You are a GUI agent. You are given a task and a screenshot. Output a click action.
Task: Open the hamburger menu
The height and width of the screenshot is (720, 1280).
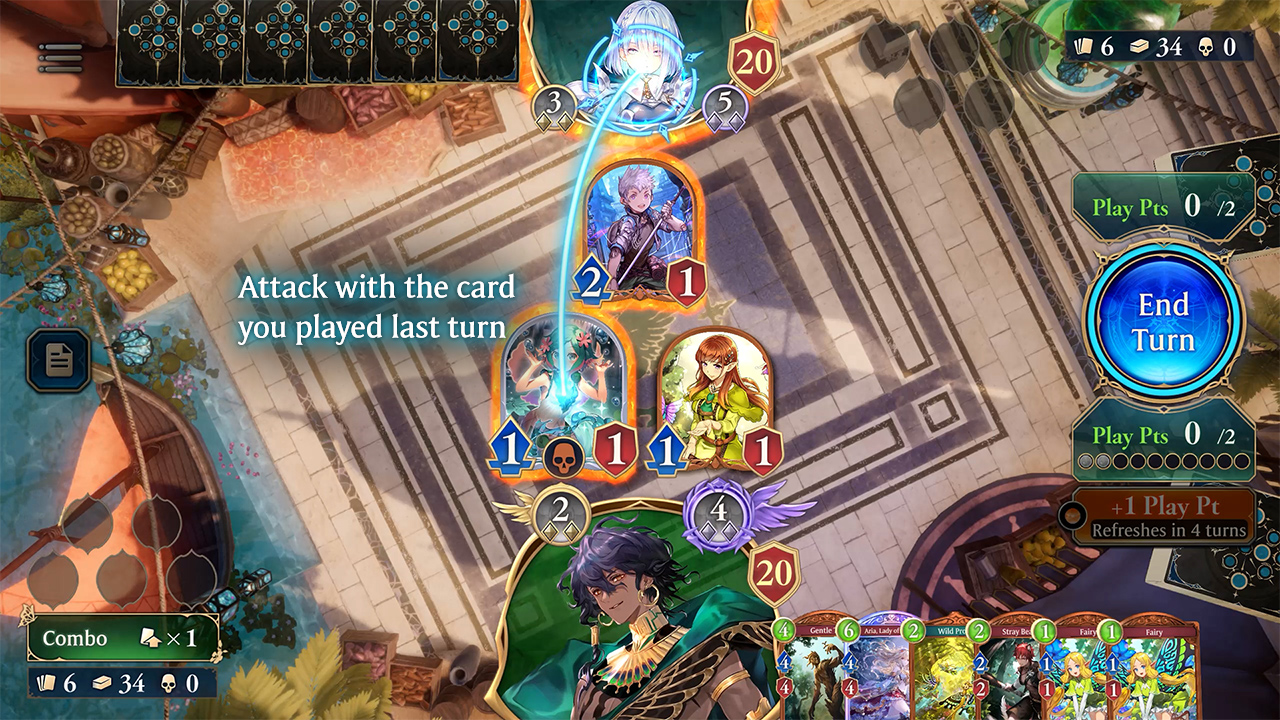pos(60,57)
